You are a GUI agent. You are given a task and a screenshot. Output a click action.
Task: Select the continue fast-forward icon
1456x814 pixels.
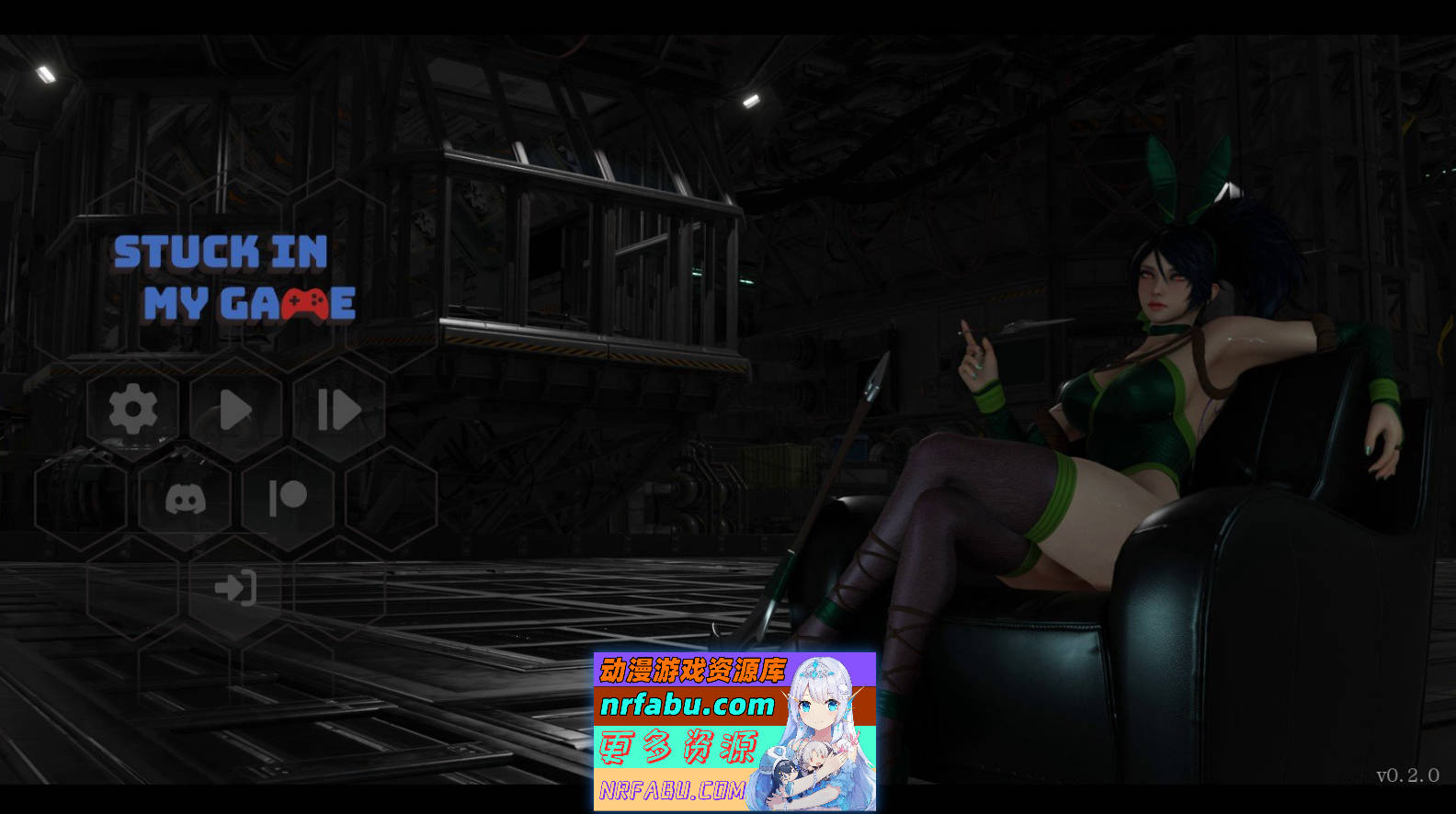(x=338, y=409)
